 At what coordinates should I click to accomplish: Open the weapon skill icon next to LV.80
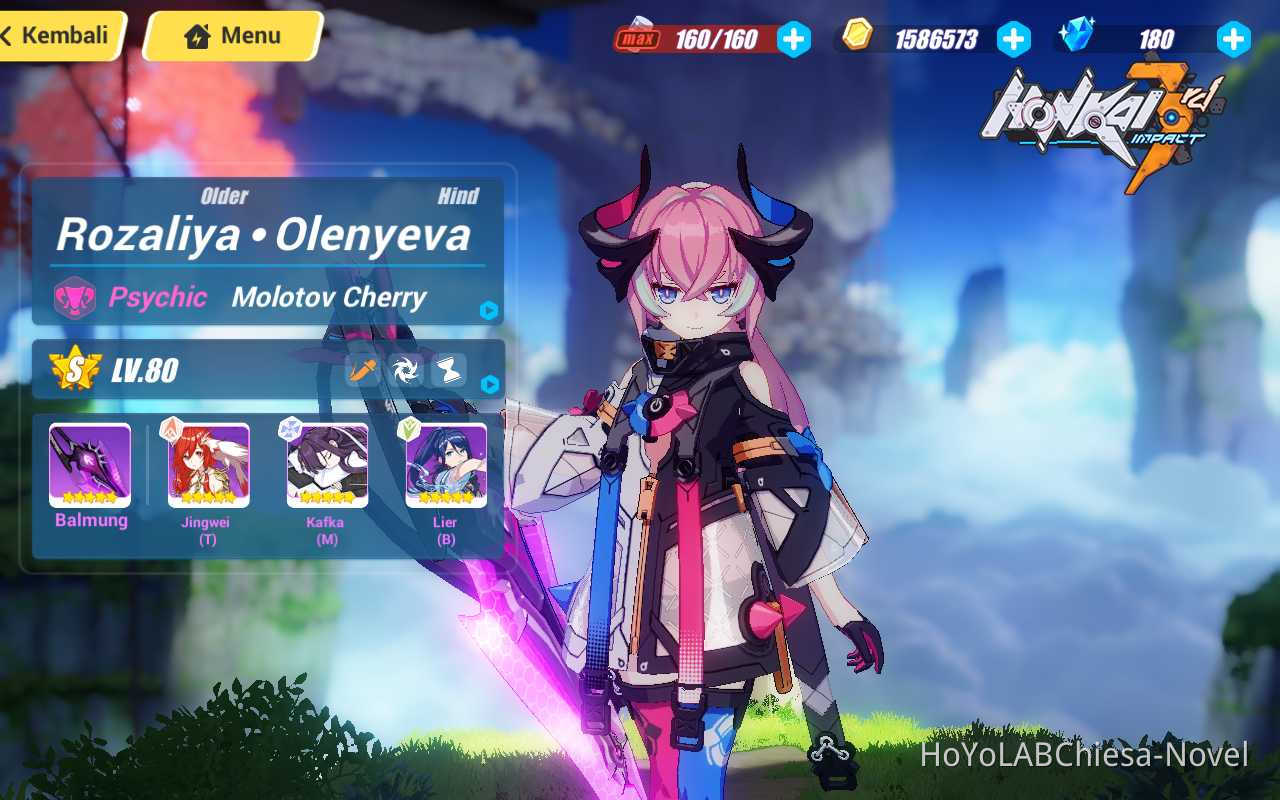[360, 369]
